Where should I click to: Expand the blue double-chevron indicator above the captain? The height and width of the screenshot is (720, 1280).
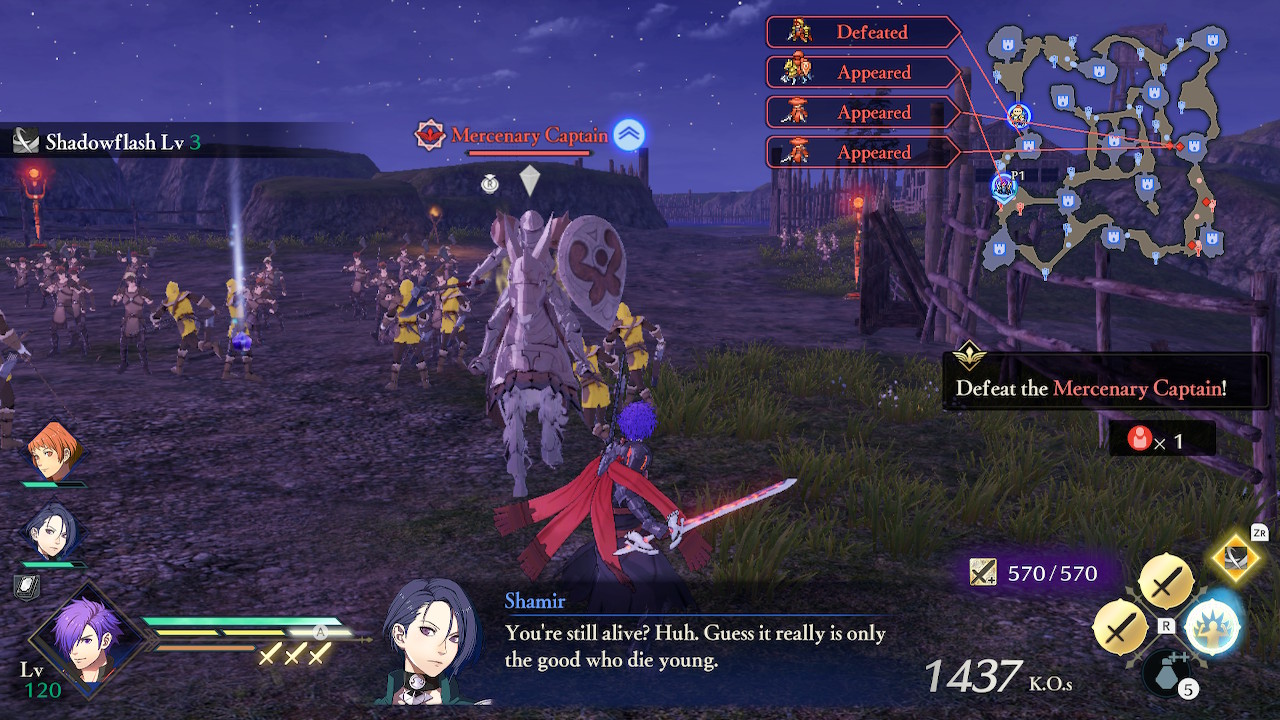pyautogui.click(x=628, y=131)
